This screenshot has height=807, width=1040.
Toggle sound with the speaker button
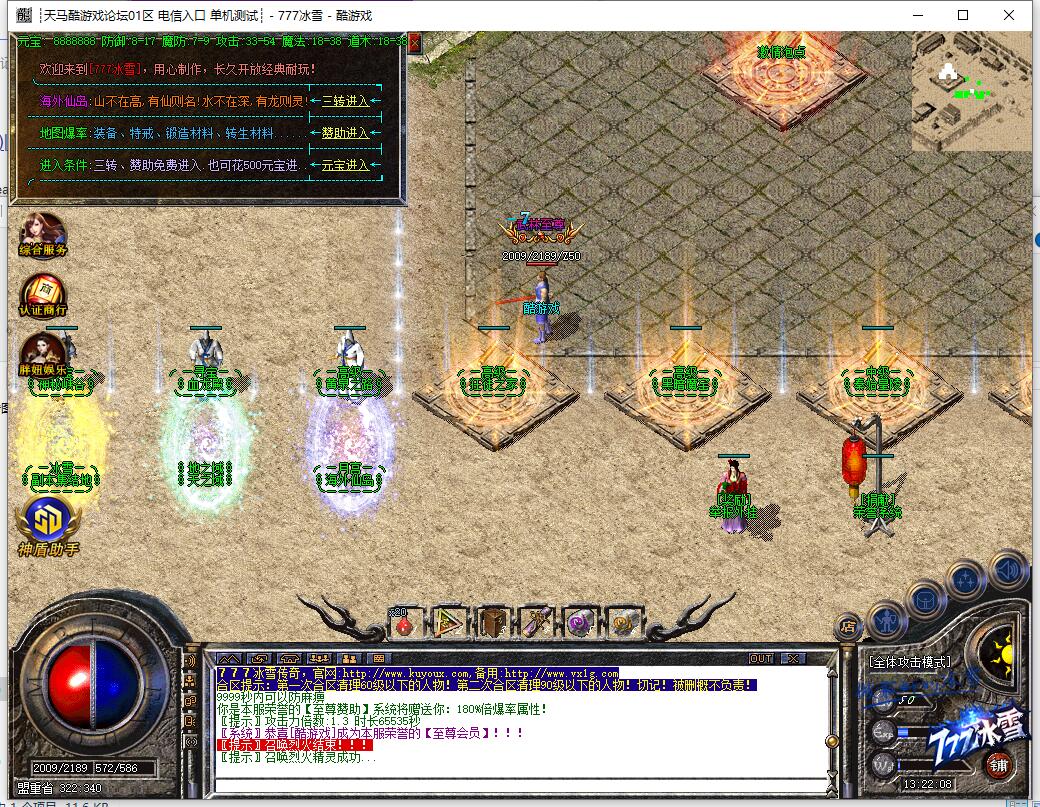point(1009,570)
